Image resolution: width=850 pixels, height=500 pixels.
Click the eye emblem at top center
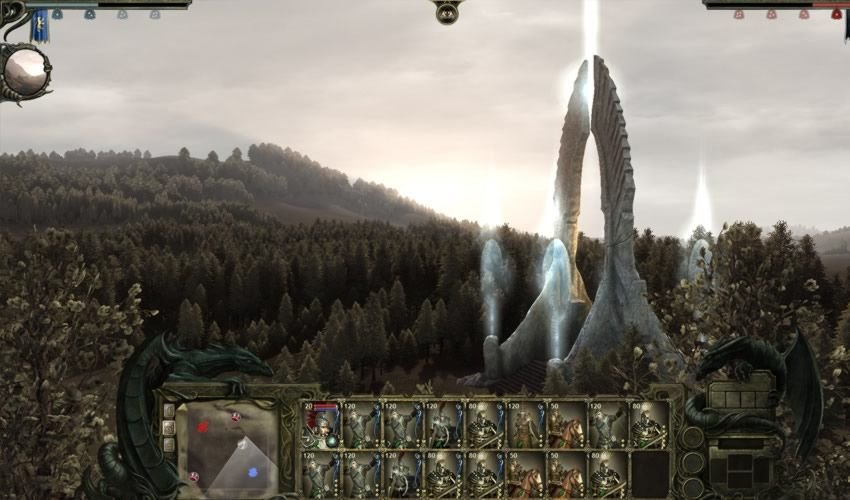pyautogui.click(x=447, y=12)
